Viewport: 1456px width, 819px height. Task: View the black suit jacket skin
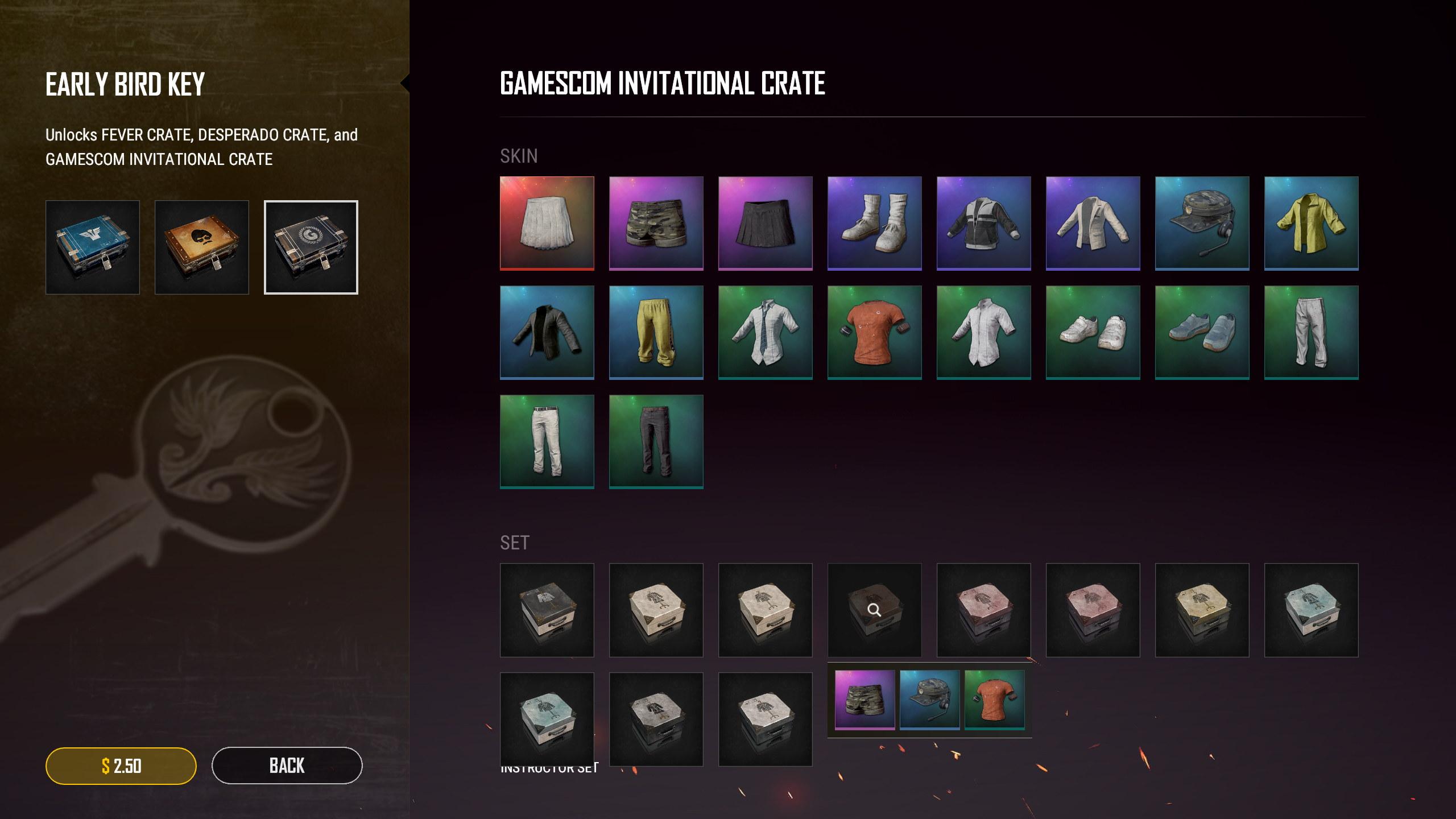tap(547, 332)
